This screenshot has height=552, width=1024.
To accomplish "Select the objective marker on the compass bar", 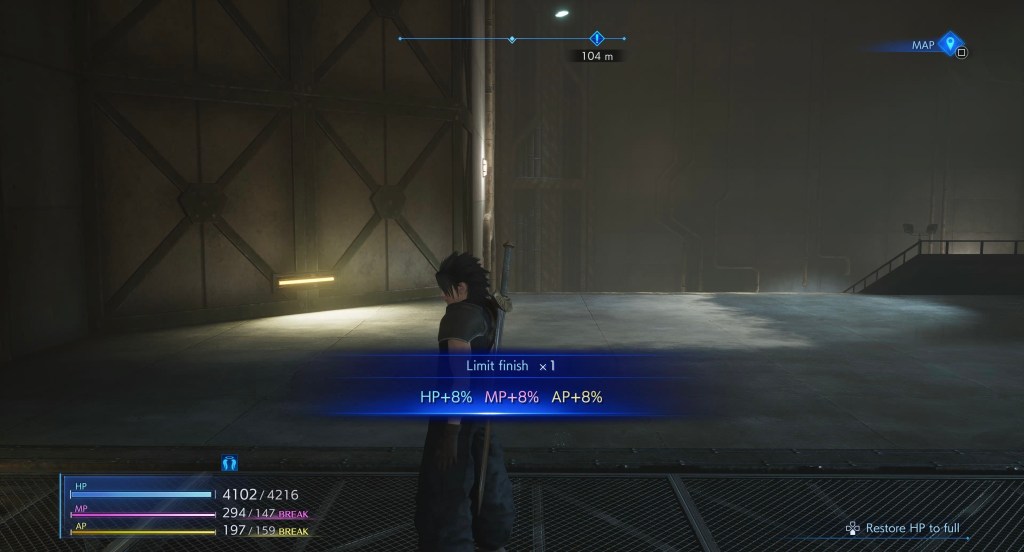I will click(597, 39).
